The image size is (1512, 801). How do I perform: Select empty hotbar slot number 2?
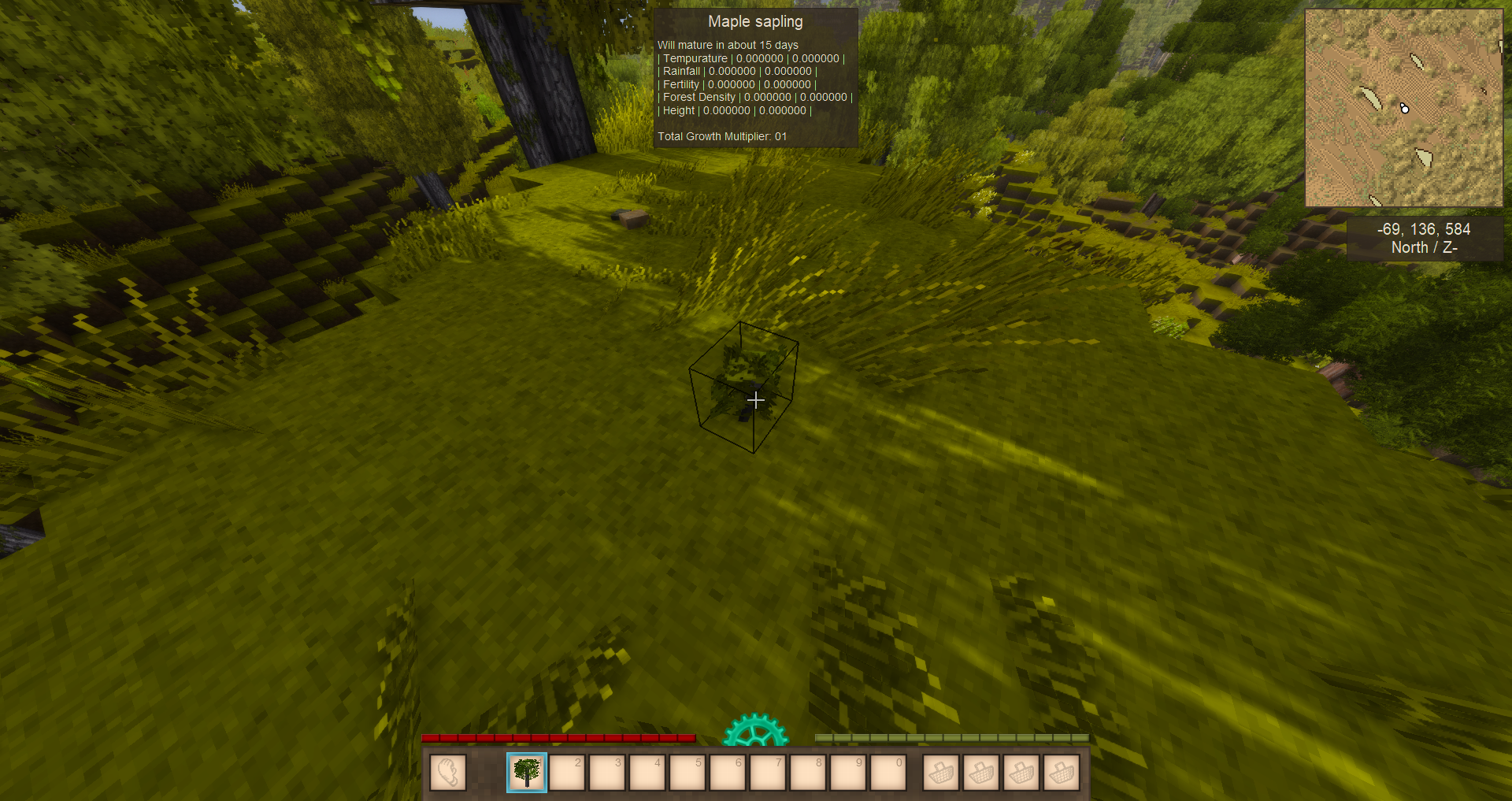pos(567,773)
